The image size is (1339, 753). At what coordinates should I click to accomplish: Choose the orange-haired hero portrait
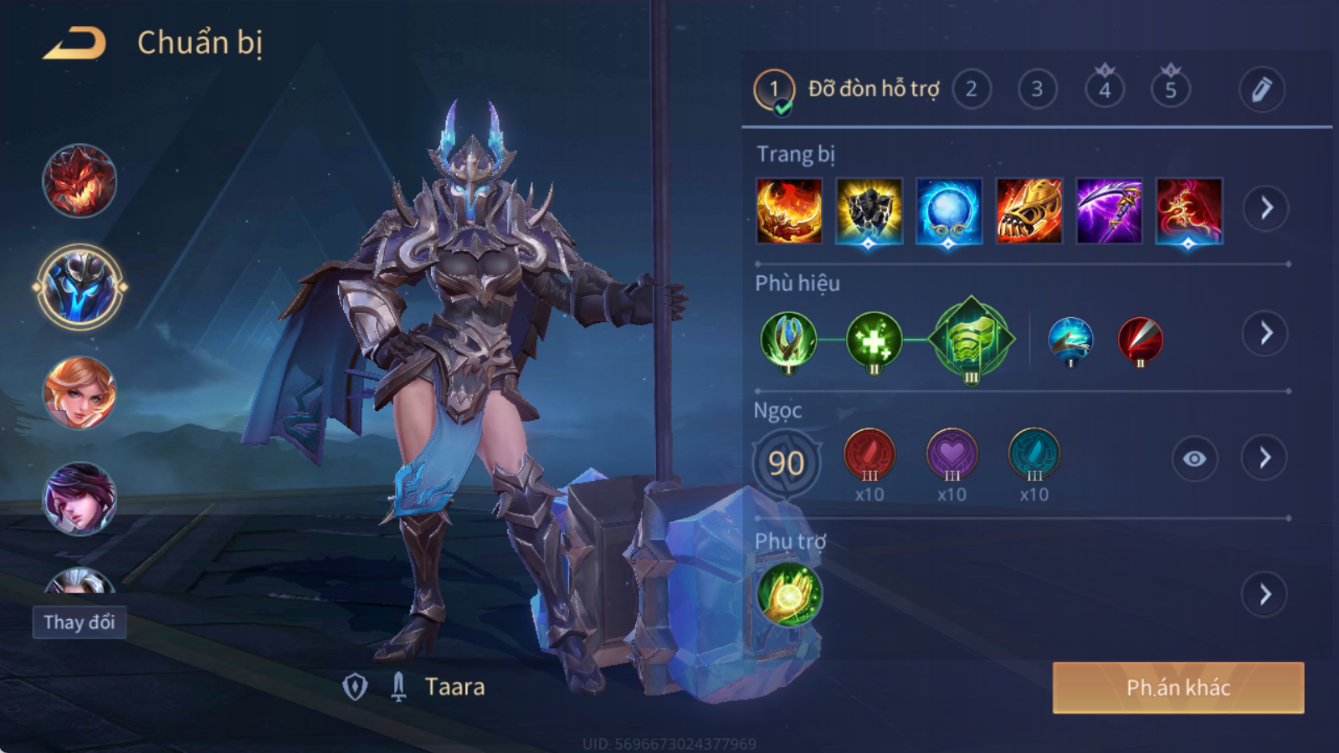coord(80,392)
